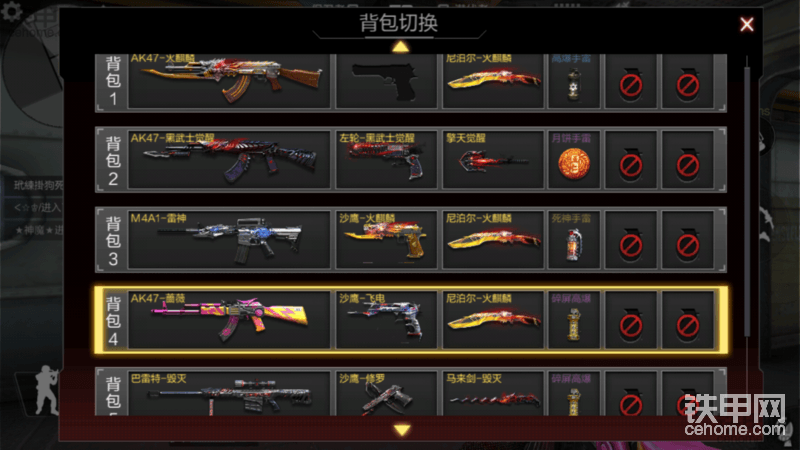This screenshot has width=800, height=450.
Task: Show earlier backpacks with the up arrow
Action: [400, 46]
